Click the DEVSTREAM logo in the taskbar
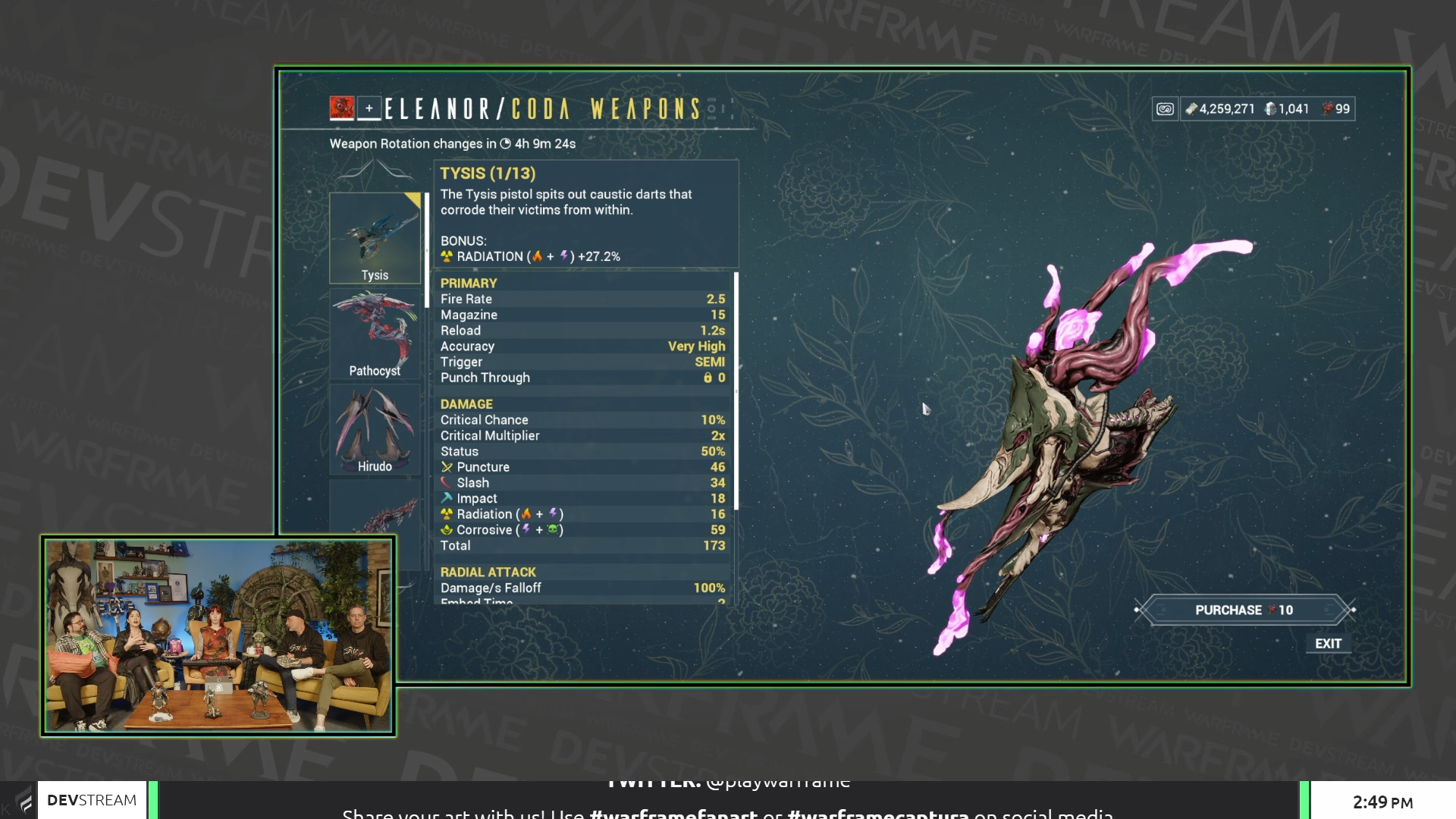Screen dimensions: 1456x819 click(91, 799)
